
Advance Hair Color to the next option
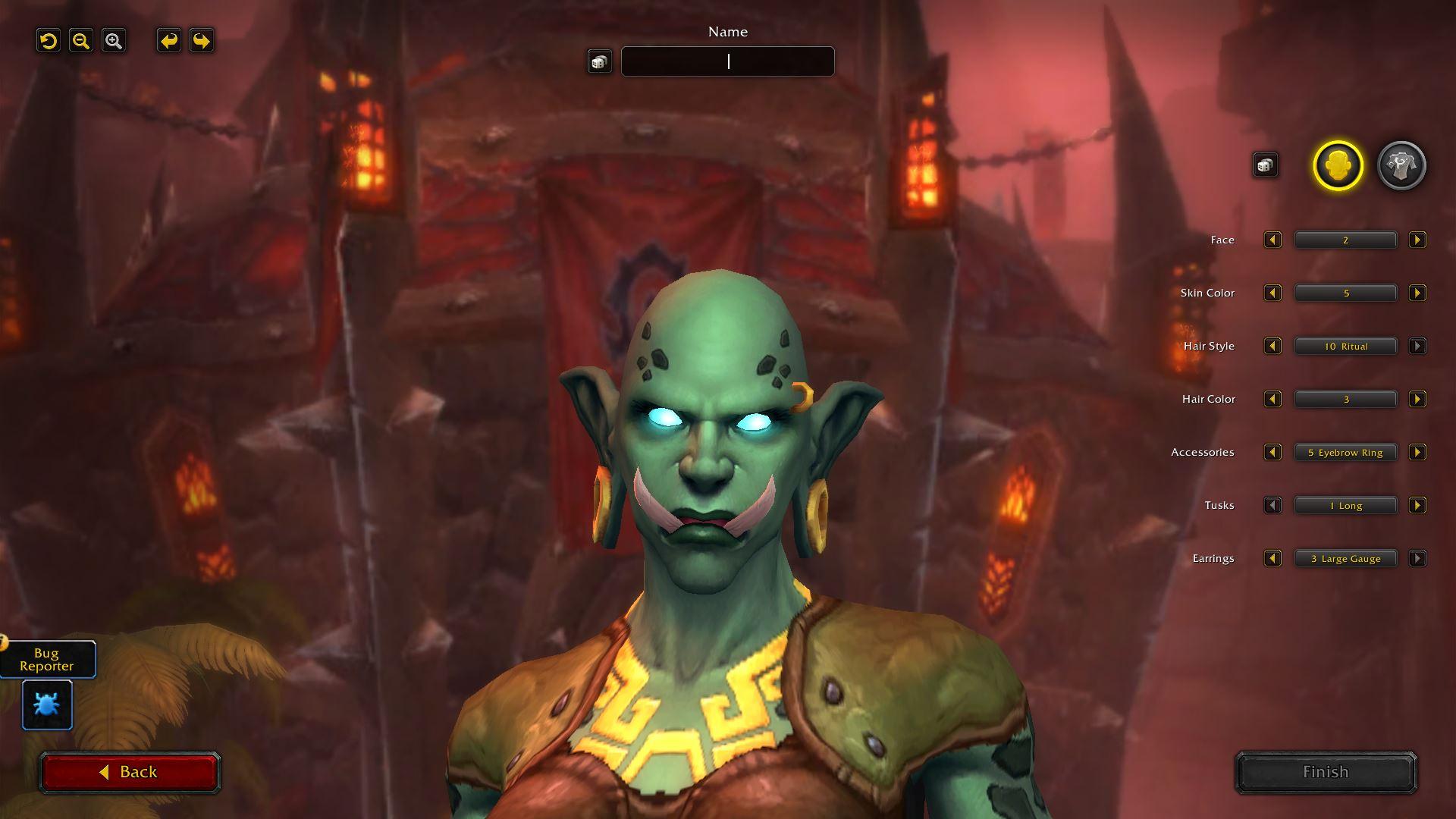[1417, 399]
